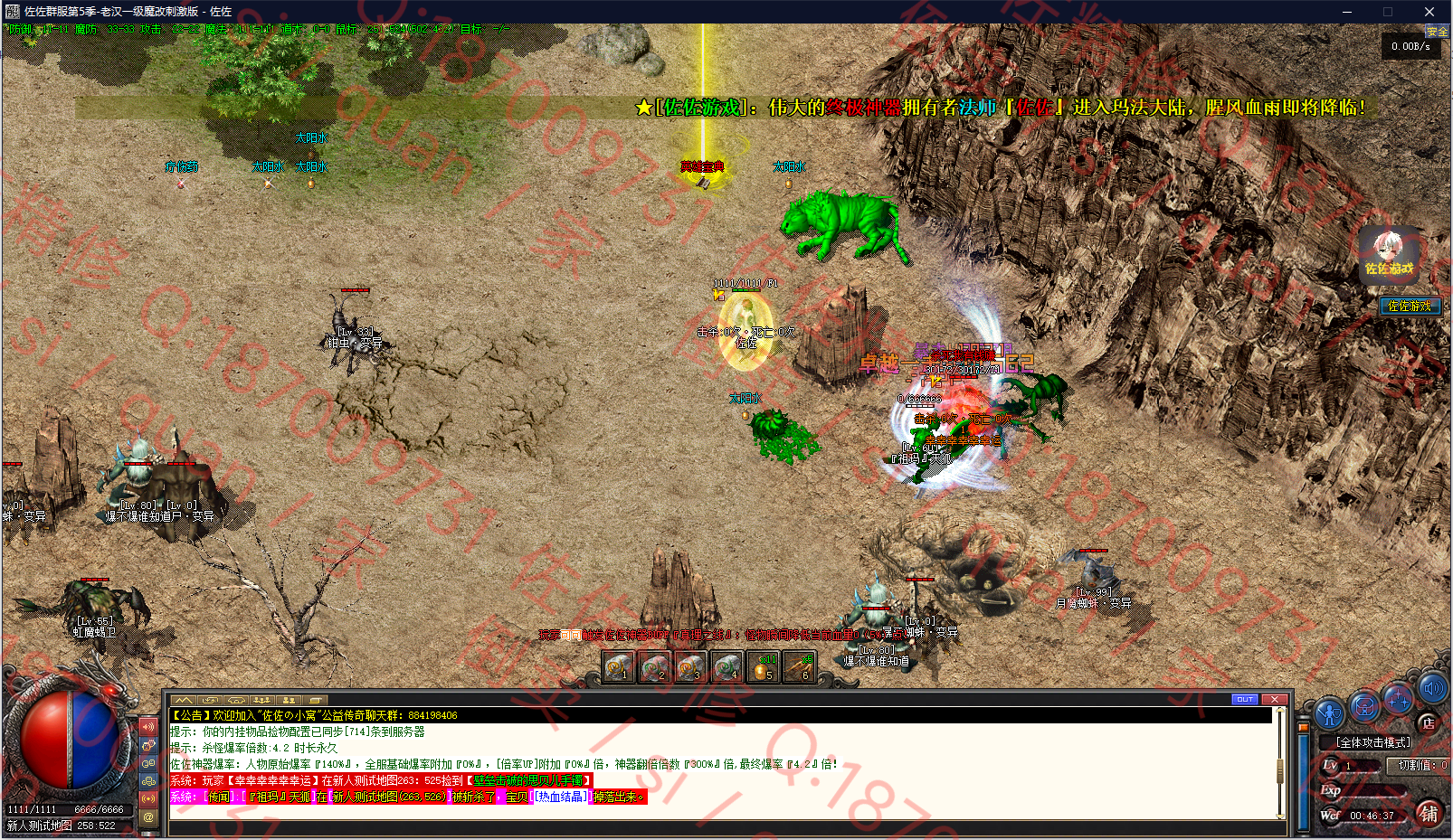The height and width of the screenshot is (840, 1453).
Task: Click the @ chat channel button
Action: tap(148, 816)
